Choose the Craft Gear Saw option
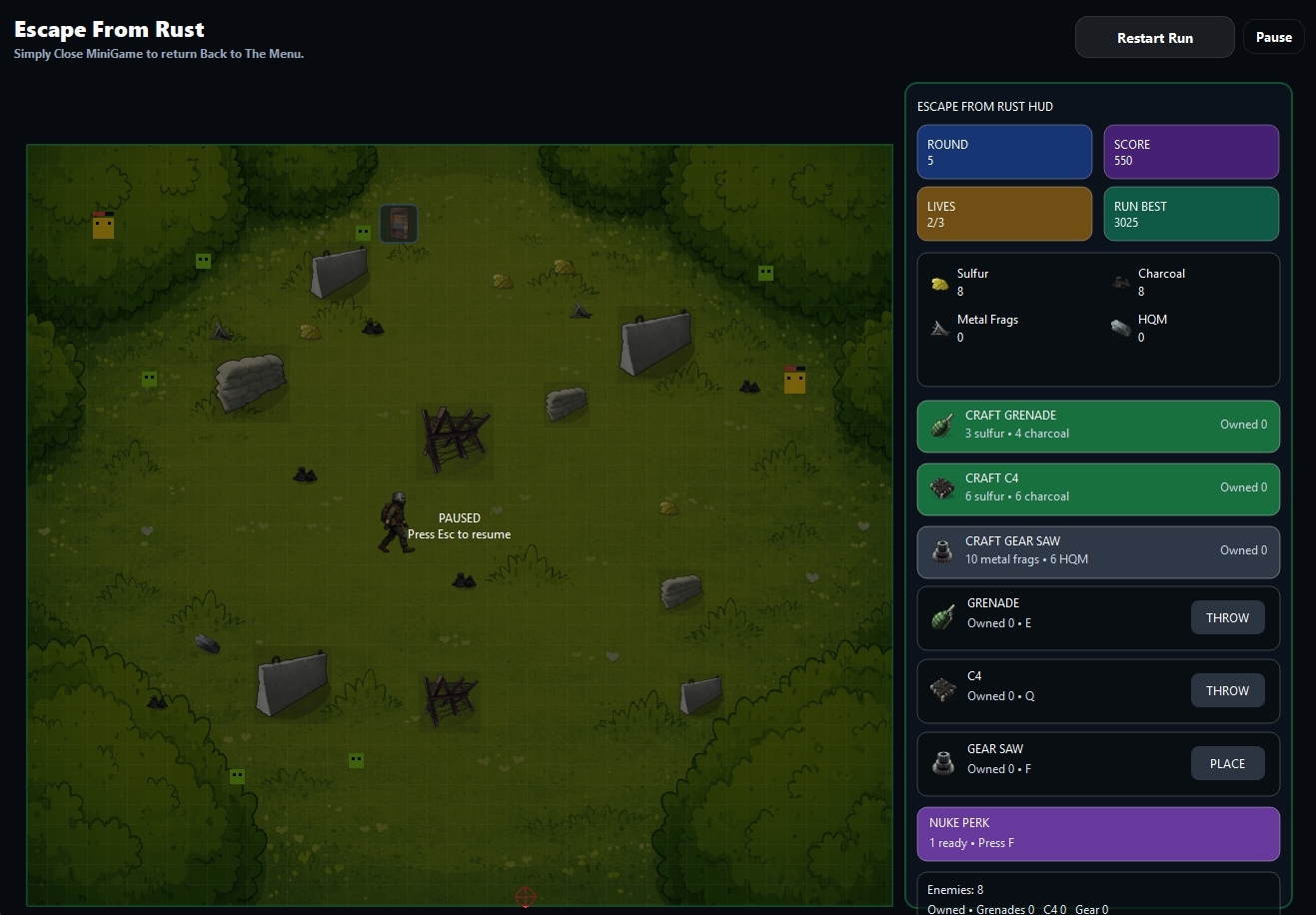1316x915 pixels. (x=1097, y=550)
